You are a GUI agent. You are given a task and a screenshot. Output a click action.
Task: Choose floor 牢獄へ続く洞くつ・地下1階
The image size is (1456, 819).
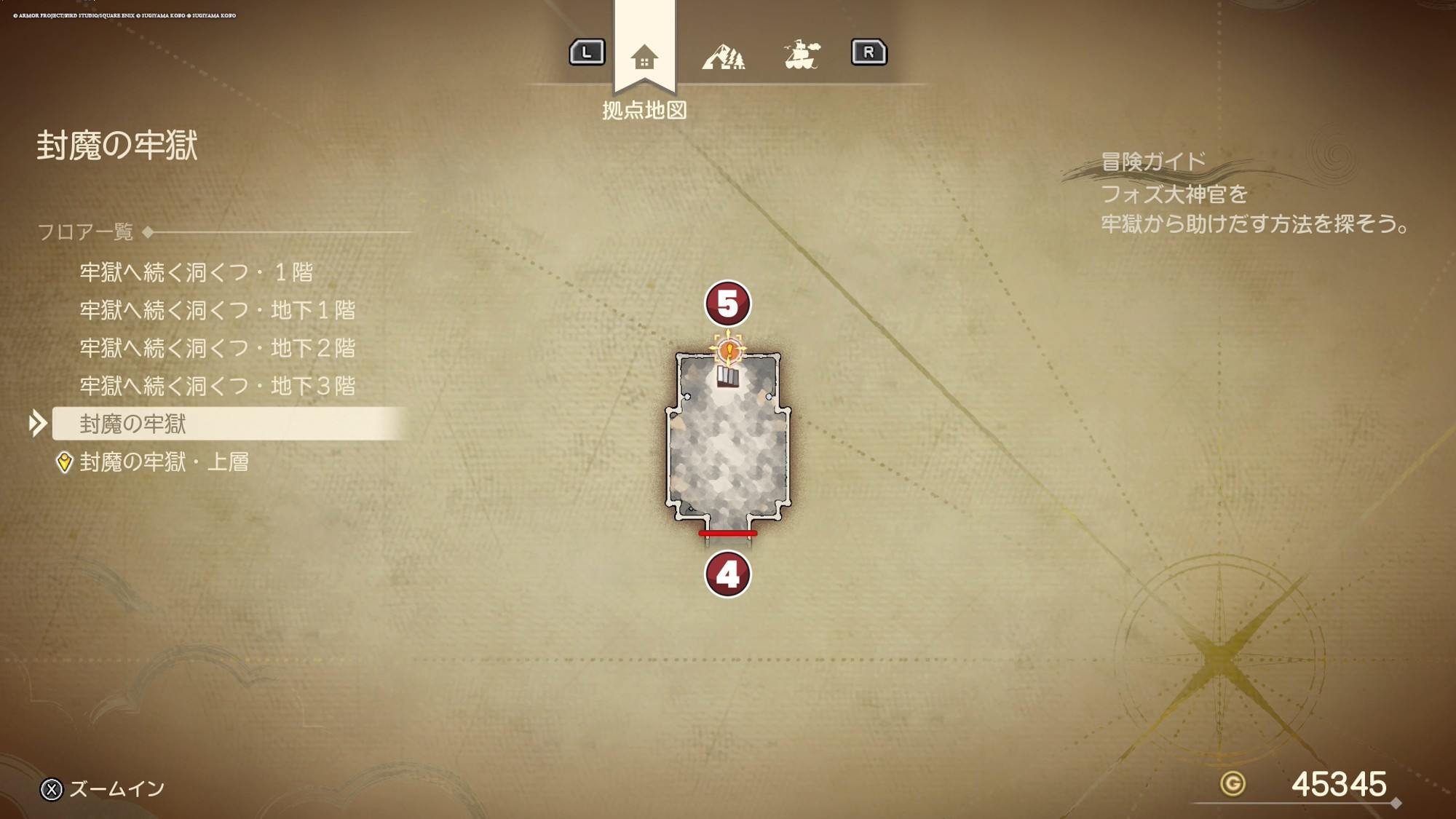pyautogui.click(x=218, y=310)
